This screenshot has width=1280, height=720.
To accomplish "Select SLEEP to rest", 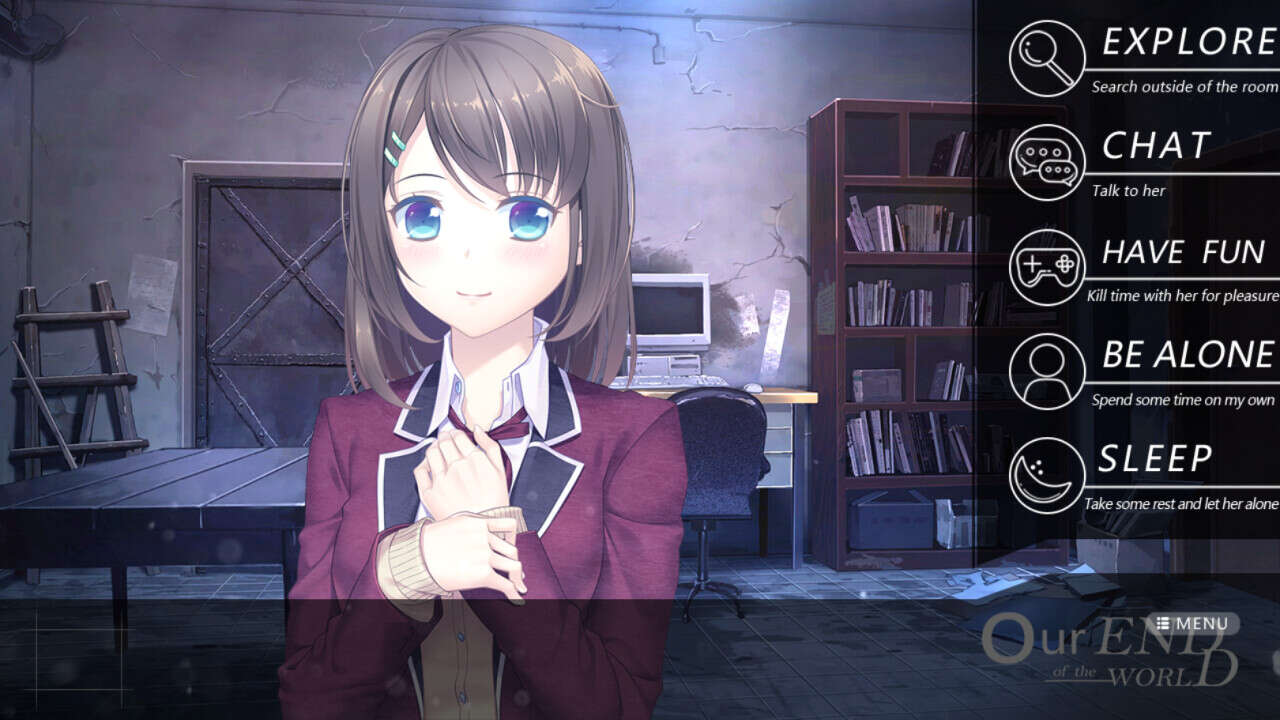I will tap(1155, 459).
